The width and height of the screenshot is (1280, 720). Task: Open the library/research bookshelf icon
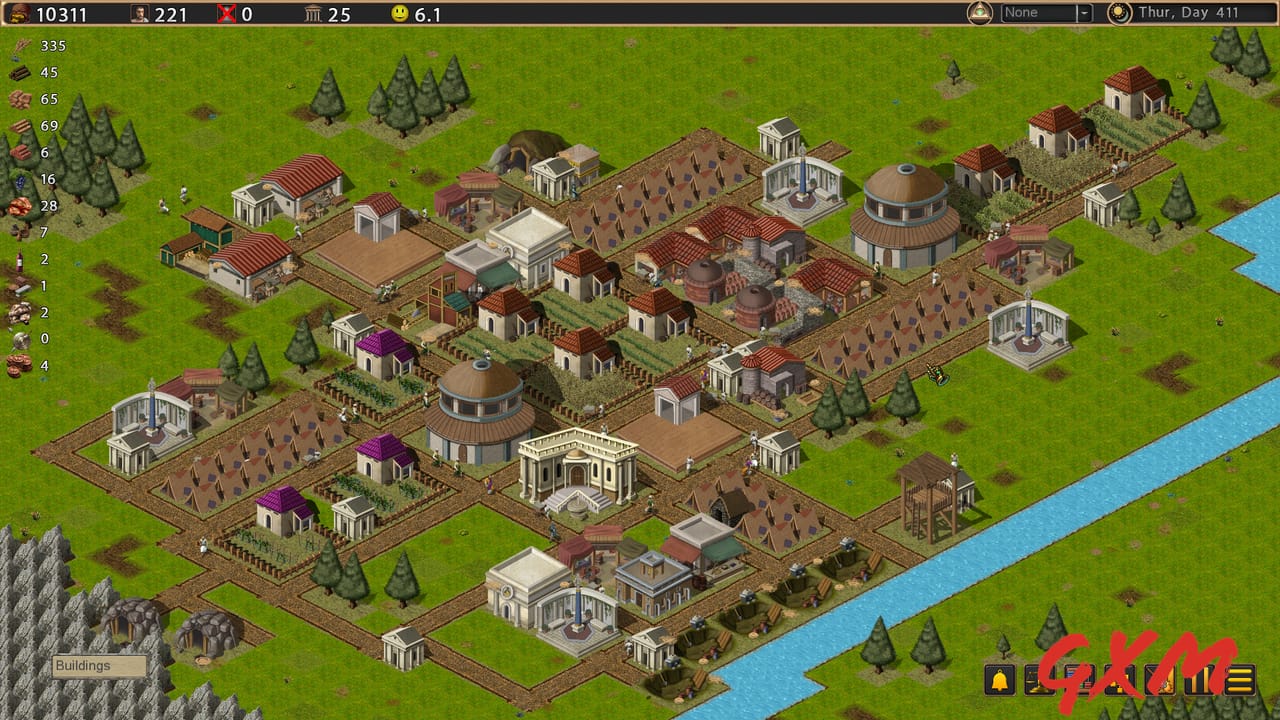click(x=1079, y=680)
